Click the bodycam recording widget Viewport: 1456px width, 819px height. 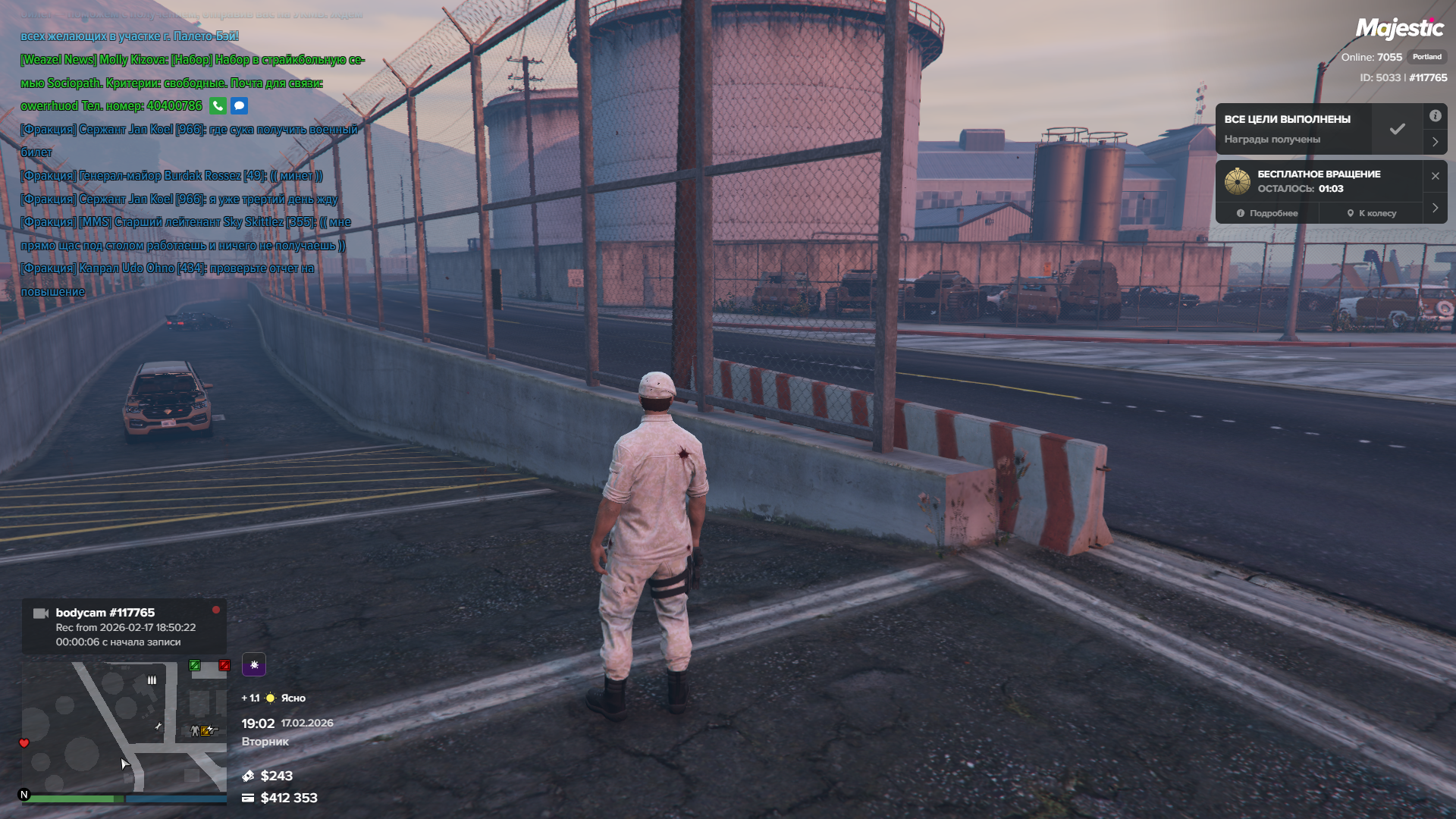coord(124,626)
